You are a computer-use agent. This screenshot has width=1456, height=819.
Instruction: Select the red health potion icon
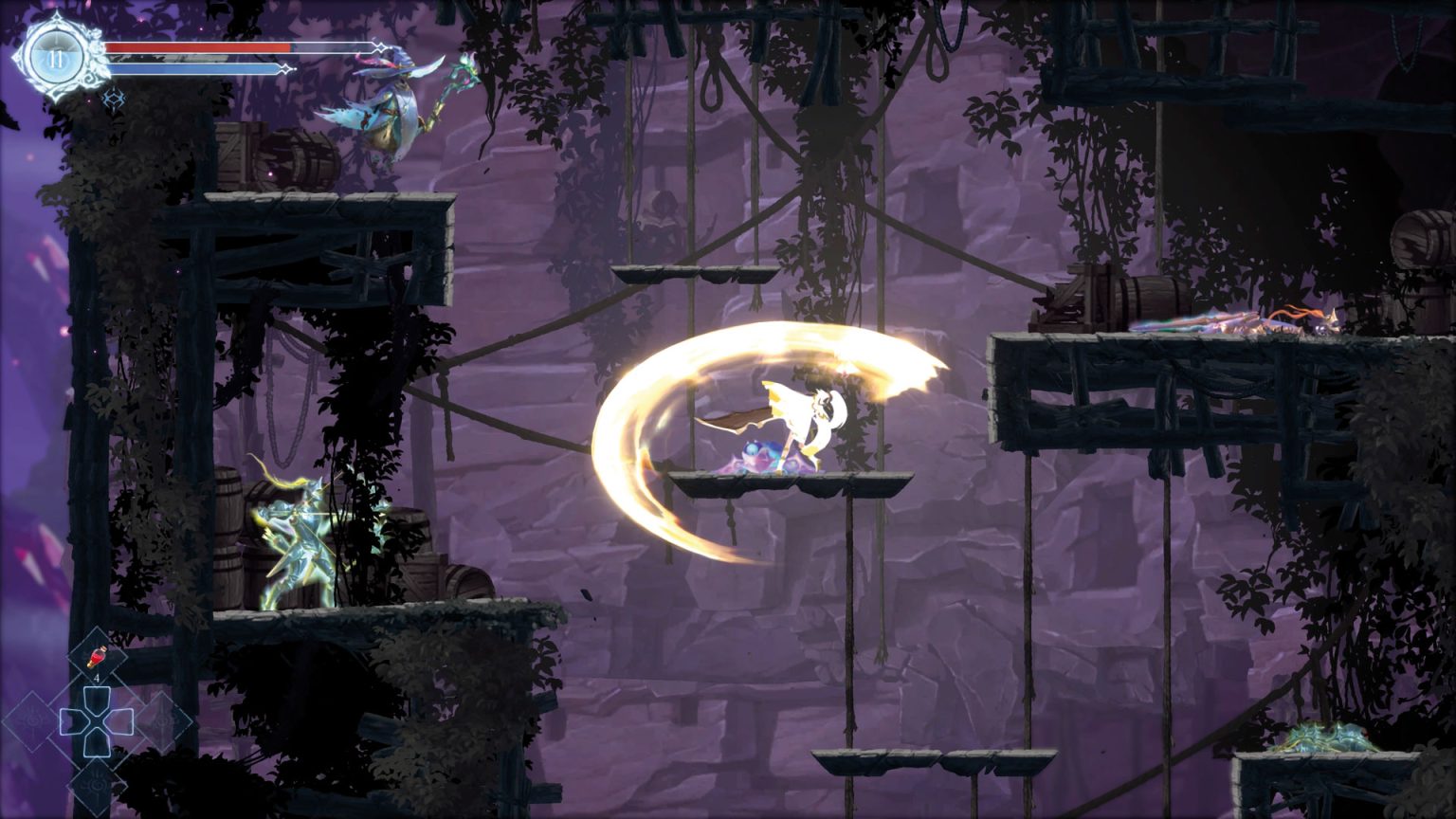click(98, 656)
